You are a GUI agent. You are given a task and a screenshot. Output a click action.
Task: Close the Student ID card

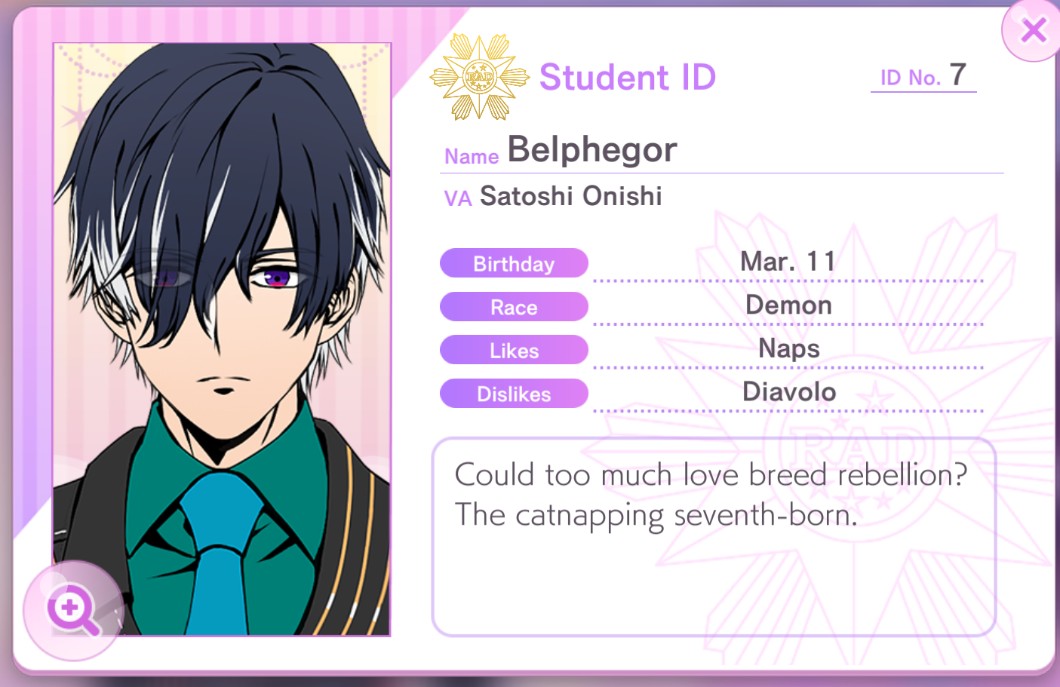click(1032, 31)
